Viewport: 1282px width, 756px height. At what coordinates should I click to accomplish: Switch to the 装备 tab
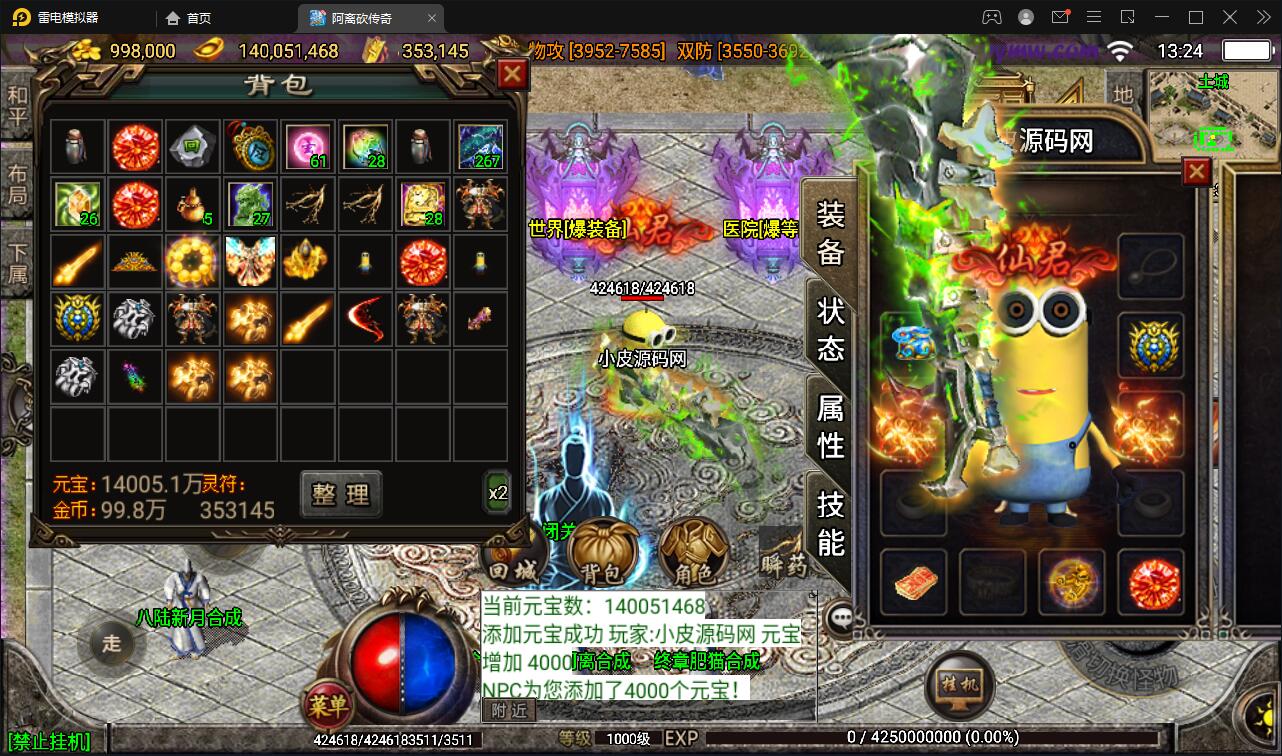830,232
